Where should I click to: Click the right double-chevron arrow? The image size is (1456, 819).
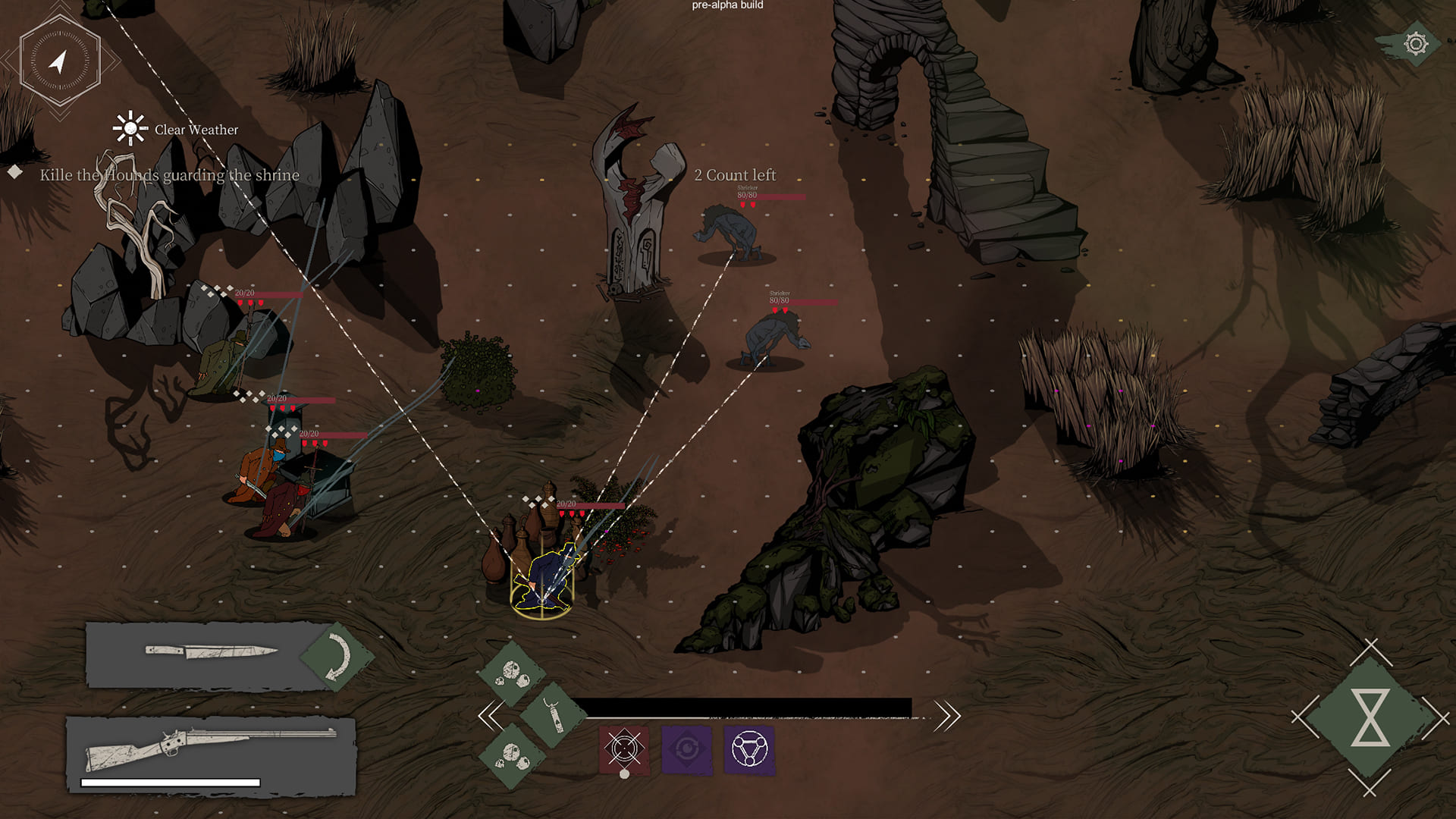click(x=947, y=715)
